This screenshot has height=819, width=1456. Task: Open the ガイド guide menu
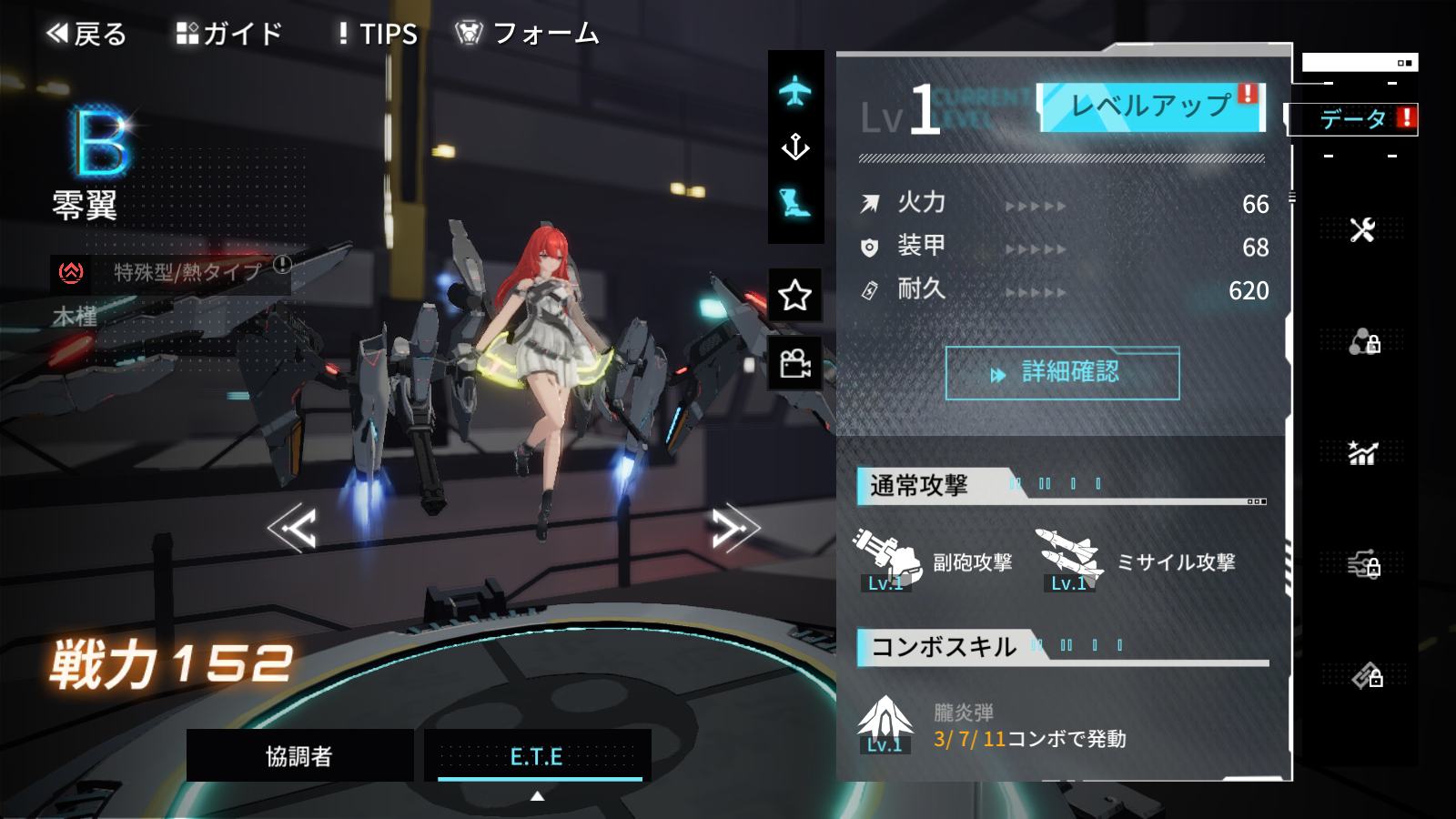coord(229,35)
